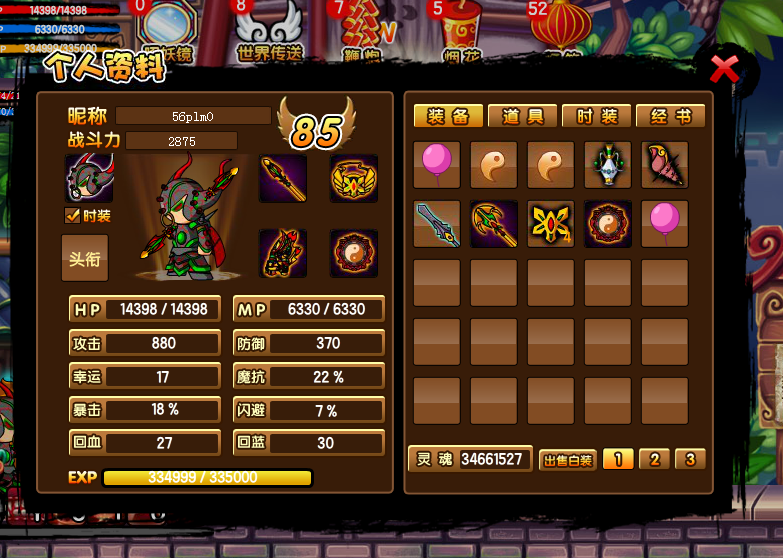The image size is (783, 558).
Task: Pick the spiked conch shell item
Action: pyautogui.click(x=665, y=165)
